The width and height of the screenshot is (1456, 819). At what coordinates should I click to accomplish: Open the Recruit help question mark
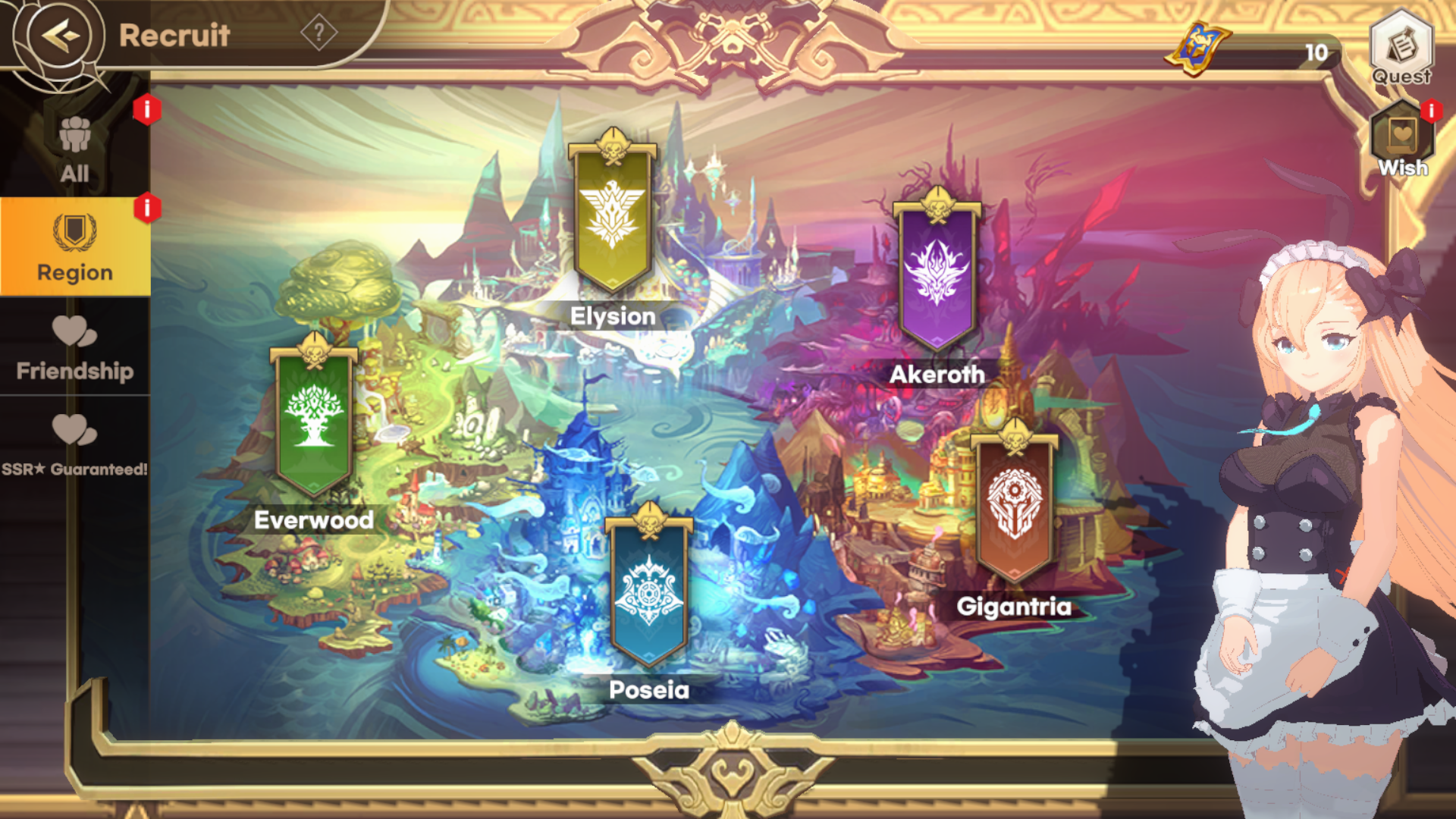(x=318, y=33)
